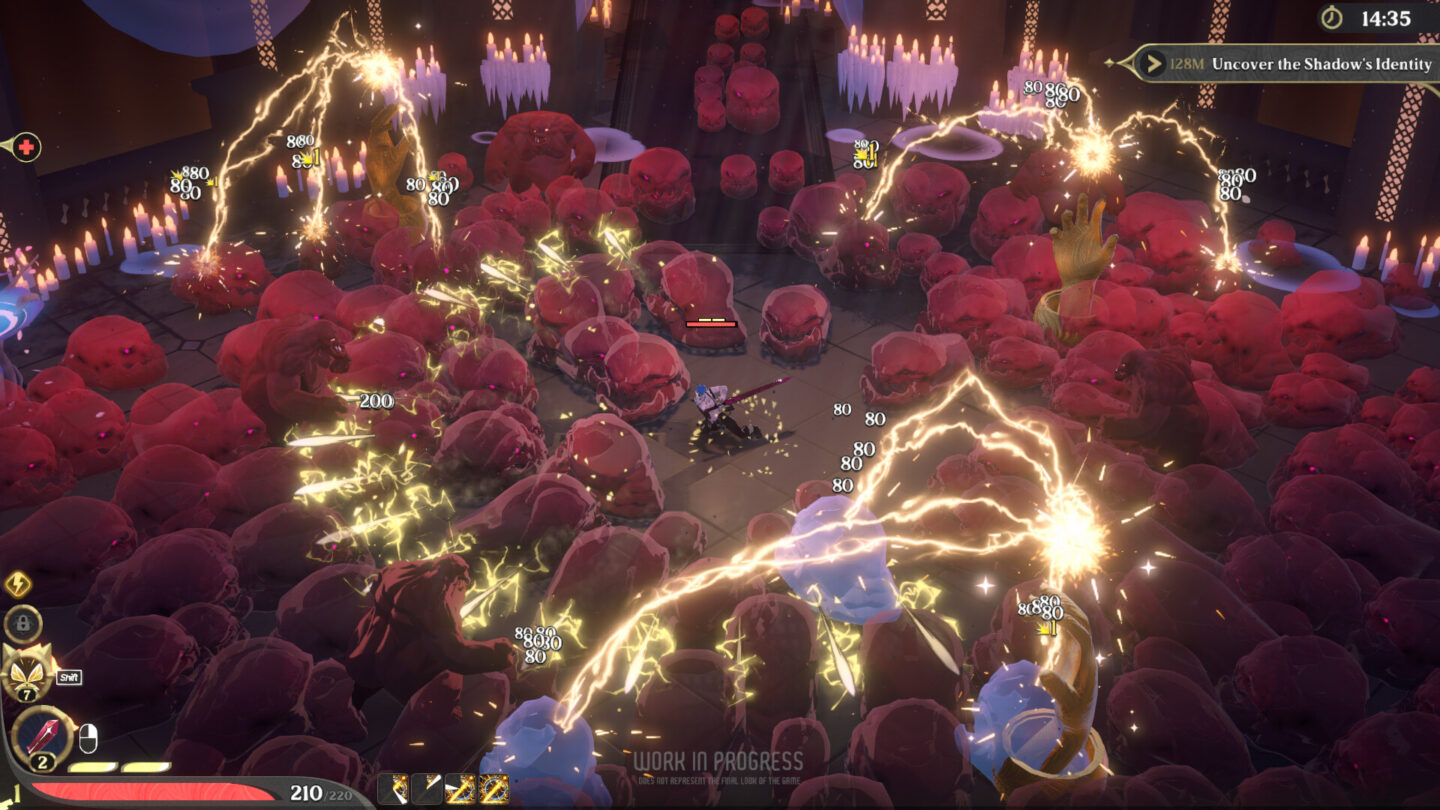Viewport: 1440px width, 810px height.
Task: Activate the third lightning slash ability icon
Action: click(x=460, y=787)
